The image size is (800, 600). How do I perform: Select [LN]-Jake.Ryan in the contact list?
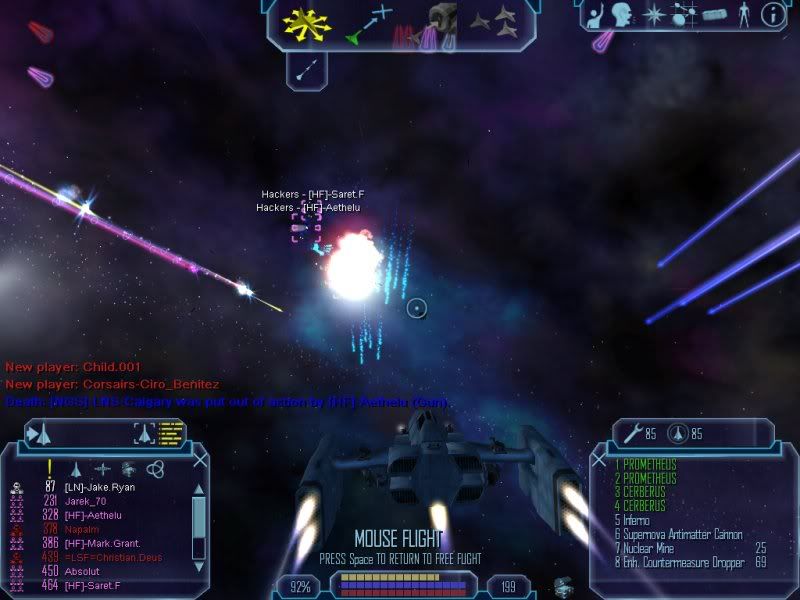point(100,487)
